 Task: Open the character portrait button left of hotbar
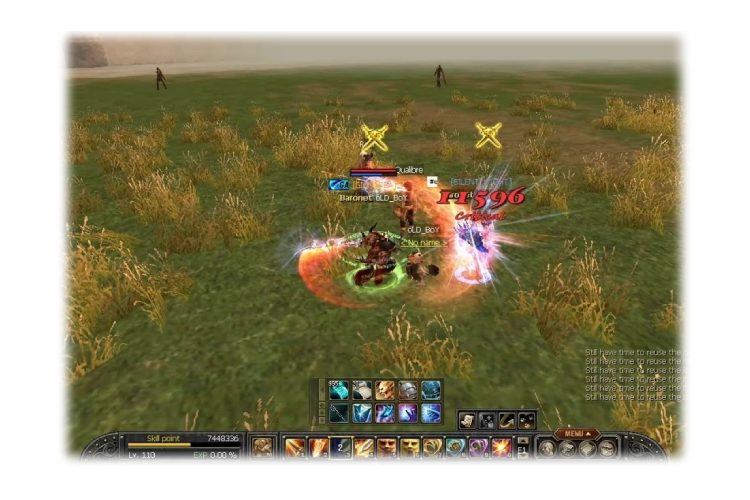point(263,448)
